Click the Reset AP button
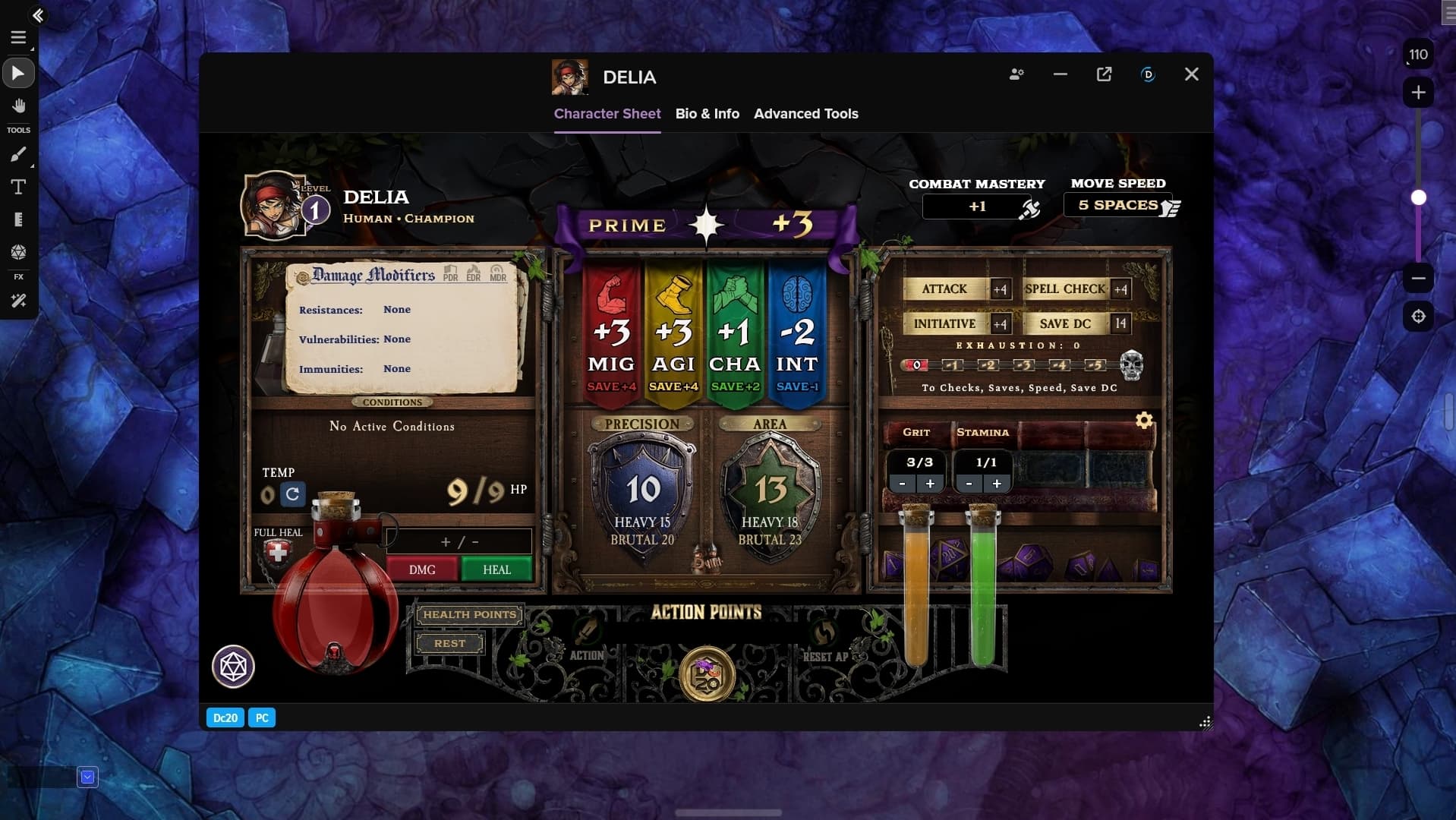This screenshot has width=1456, height=820. (x=825, y=644)
